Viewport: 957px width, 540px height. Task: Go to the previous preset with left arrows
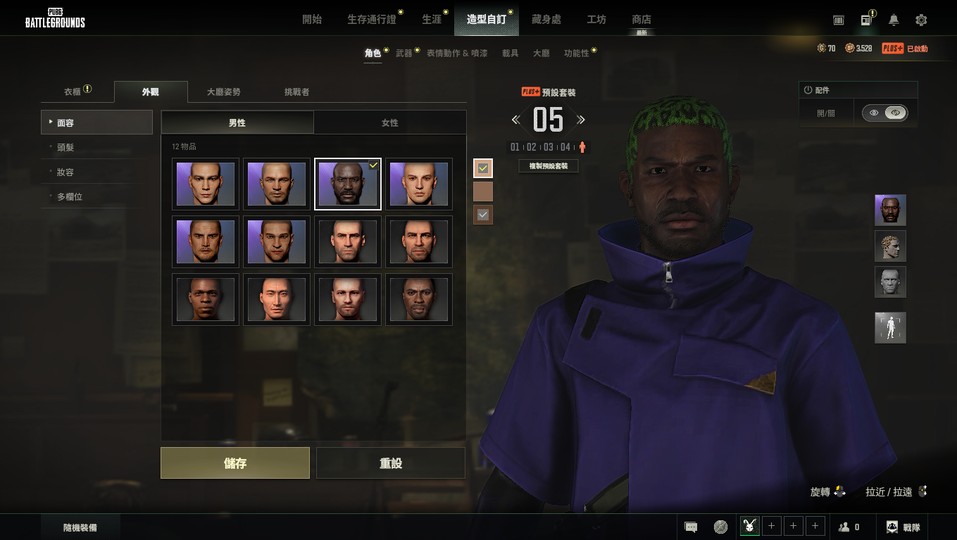516,120
